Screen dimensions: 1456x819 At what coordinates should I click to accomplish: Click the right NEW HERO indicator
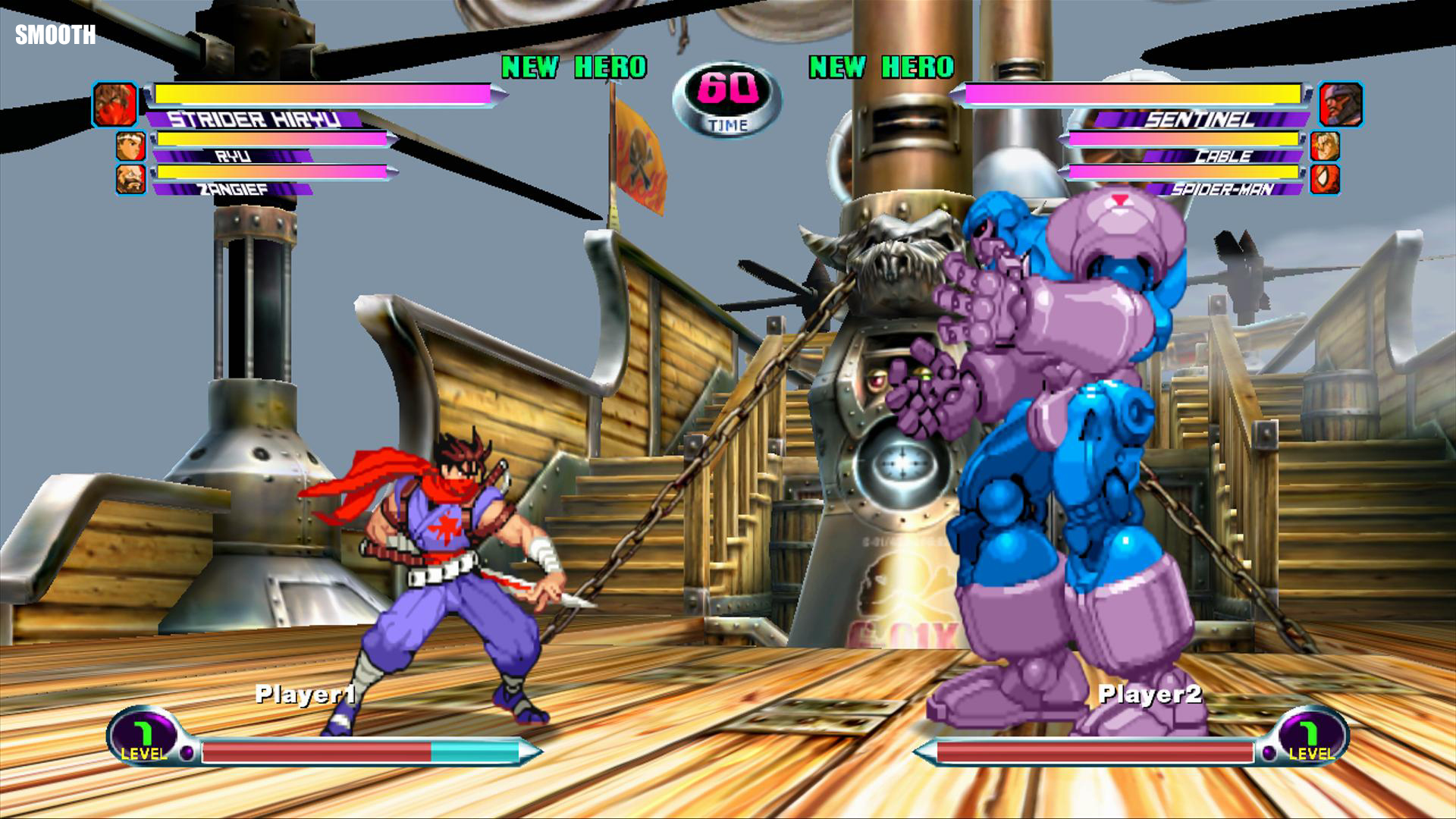point(881,67)
